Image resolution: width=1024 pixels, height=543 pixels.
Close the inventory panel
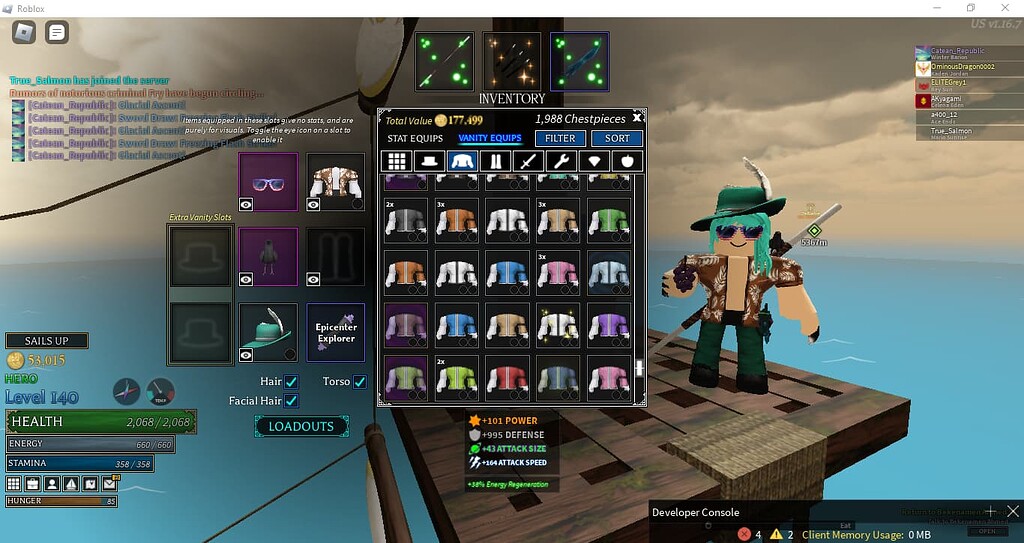637,118
